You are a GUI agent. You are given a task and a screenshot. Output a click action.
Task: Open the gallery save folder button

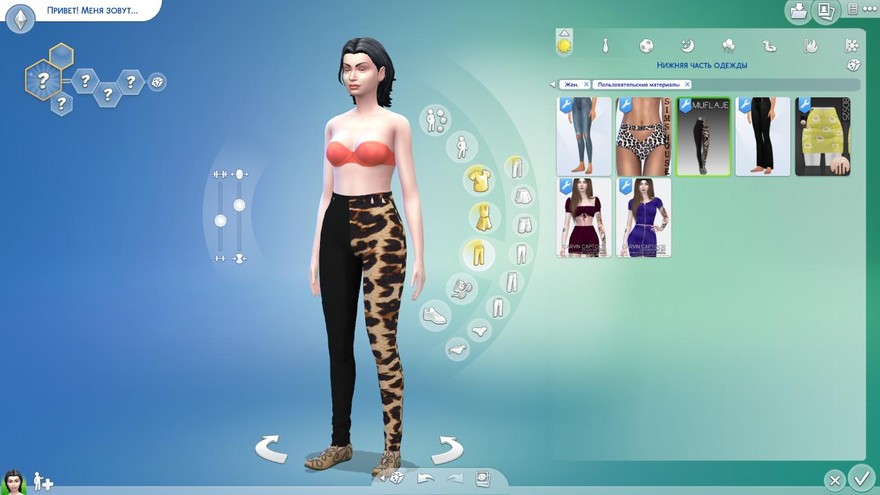pyautogui.click(x=799, y=11)
